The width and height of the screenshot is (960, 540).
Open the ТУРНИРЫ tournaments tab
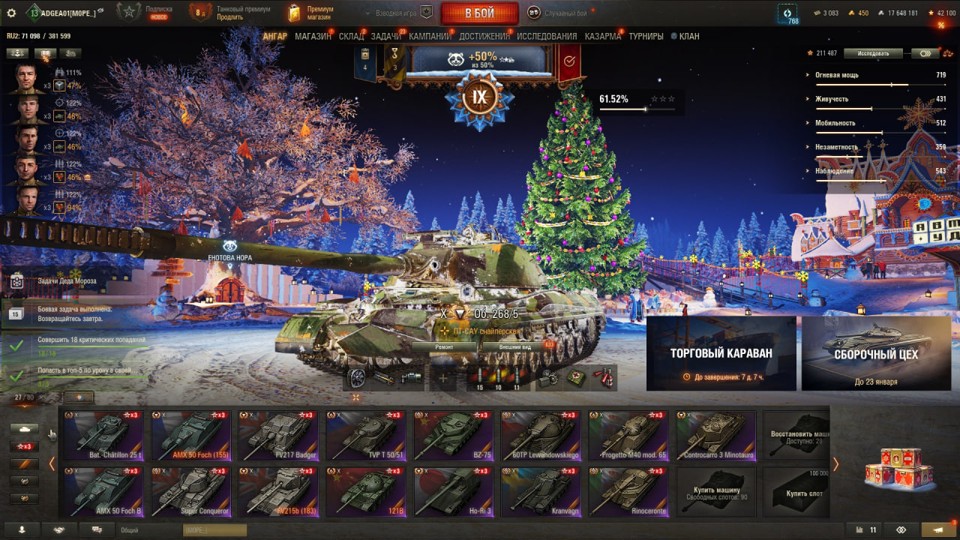point(647,36)
